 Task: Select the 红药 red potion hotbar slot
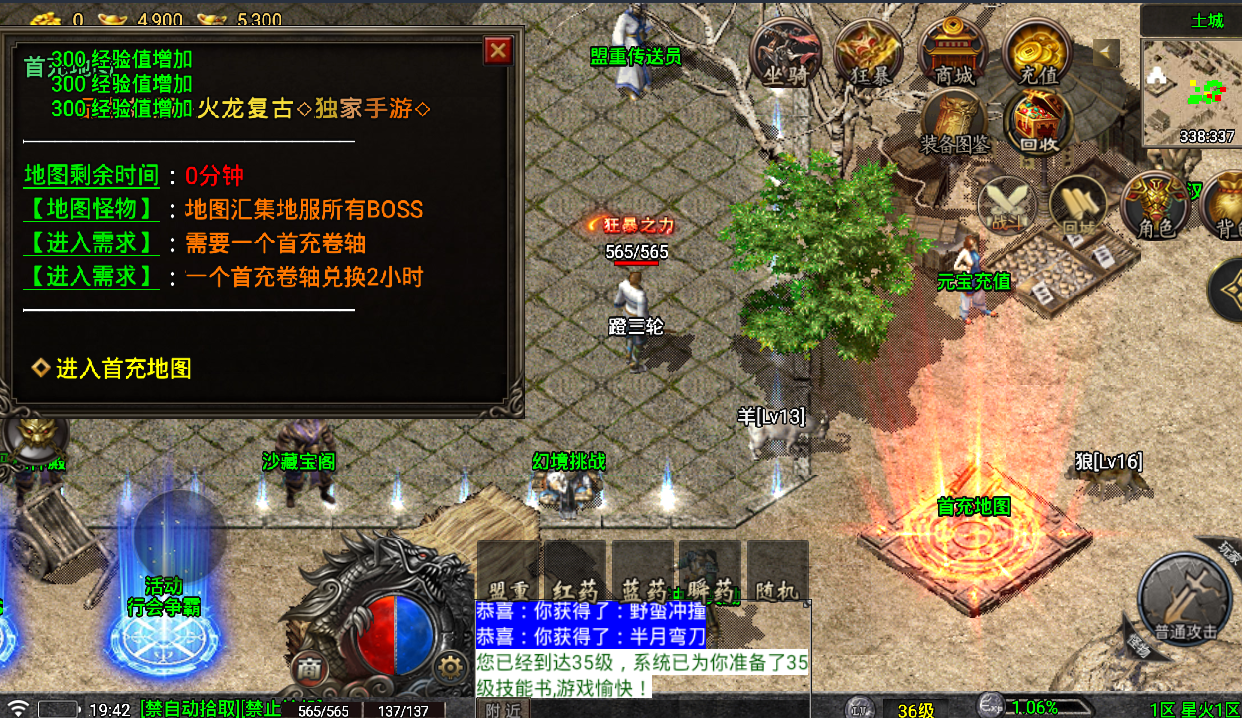tap(575, 573)
